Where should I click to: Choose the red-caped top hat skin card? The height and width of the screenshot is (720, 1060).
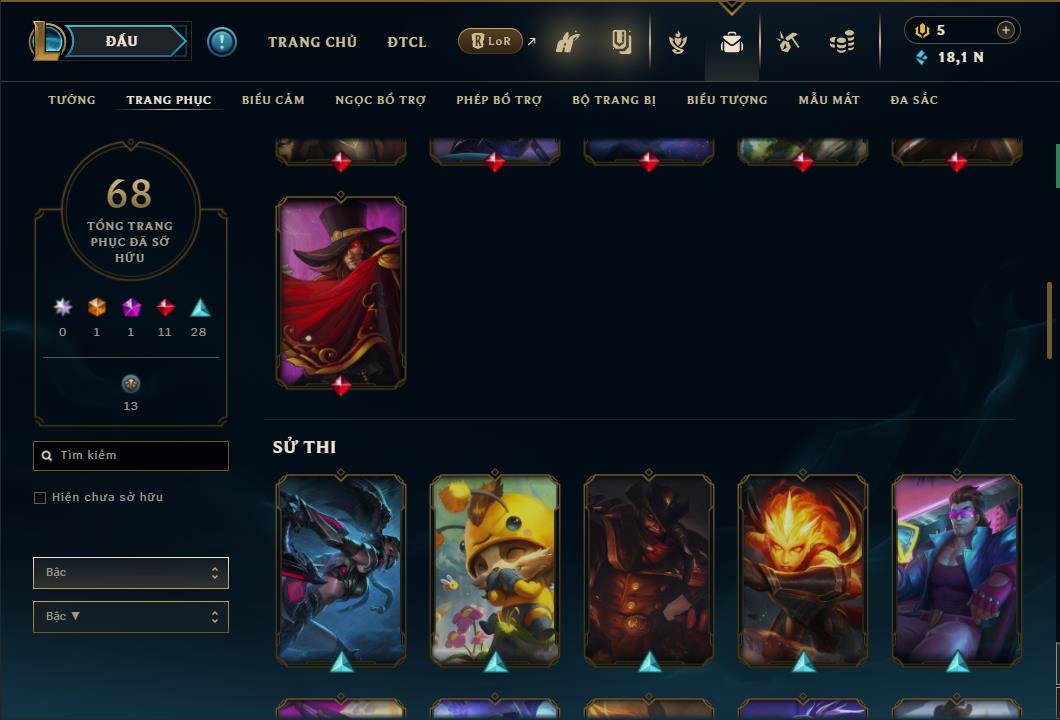341,290
